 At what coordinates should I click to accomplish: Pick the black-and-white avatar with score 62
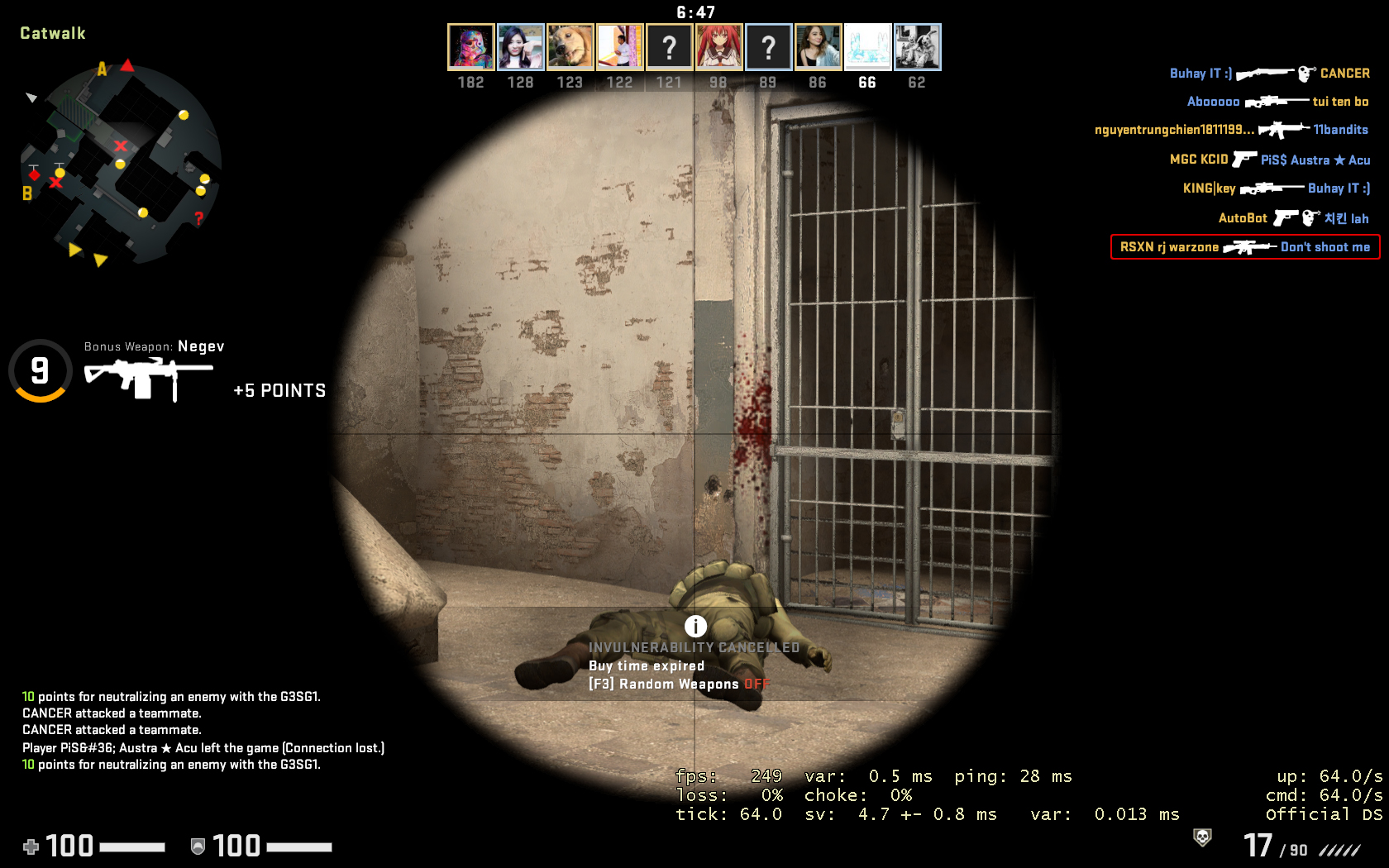(x=917, y=46)
